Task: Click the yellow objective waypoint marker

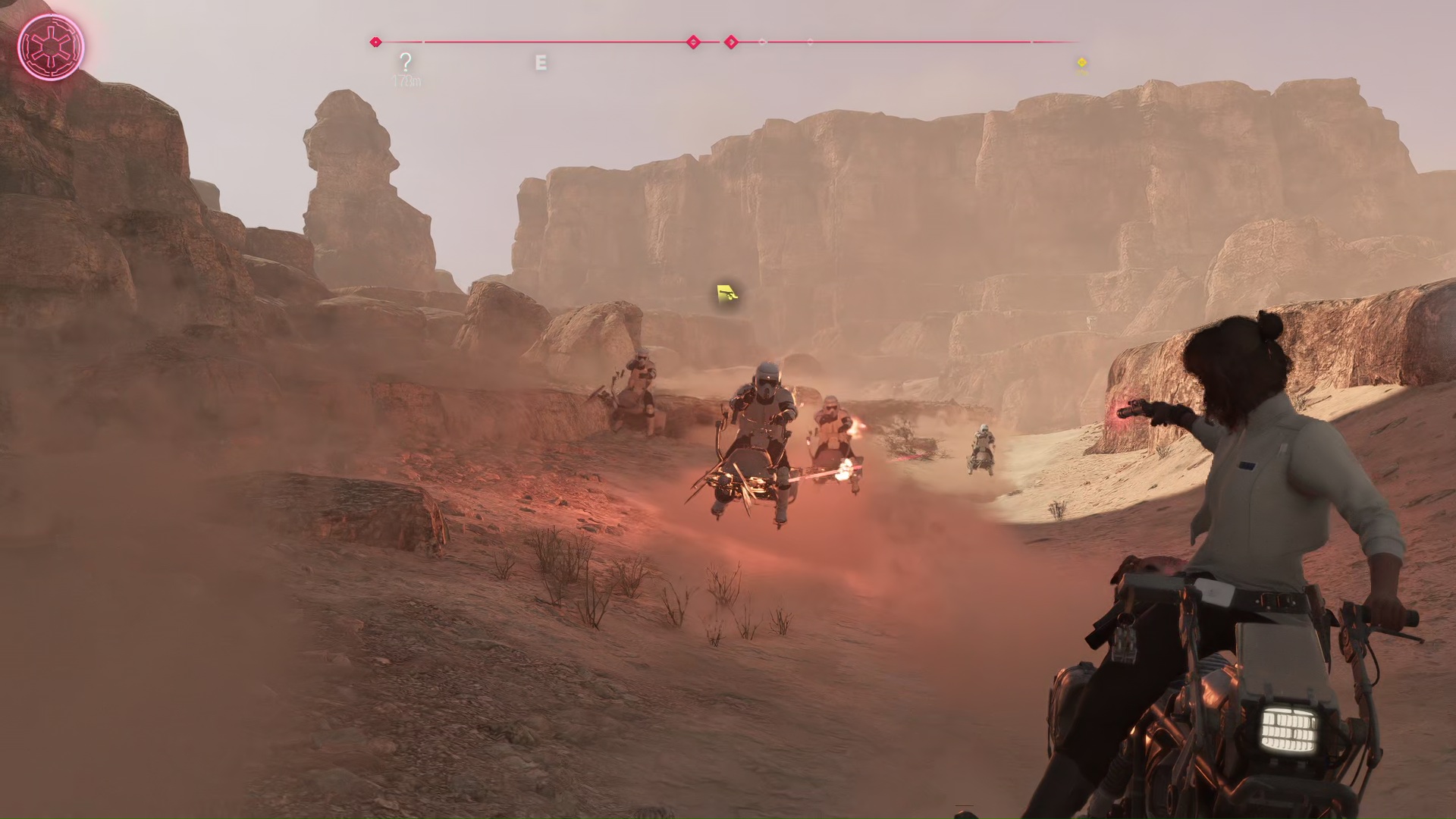Action: pyautogui.click(x=727, y=293)
